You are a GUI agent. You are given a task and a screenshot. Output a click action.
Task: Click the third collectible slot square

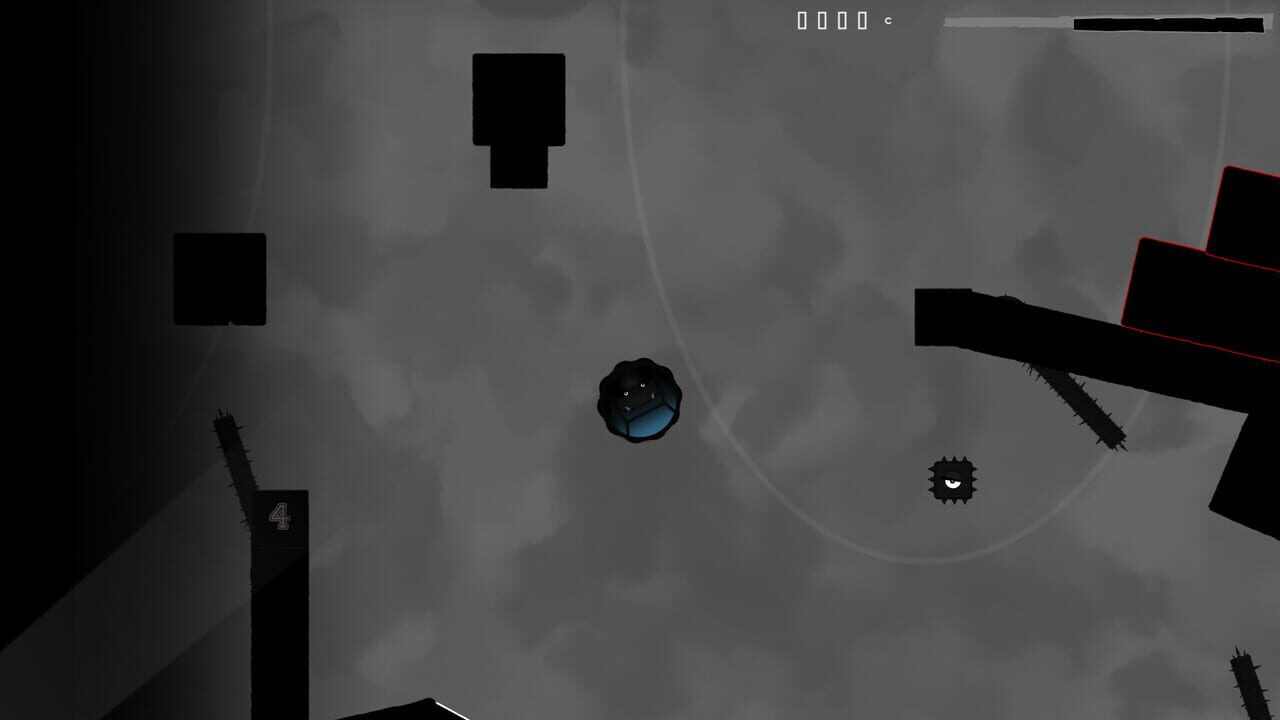click(842, 20)
